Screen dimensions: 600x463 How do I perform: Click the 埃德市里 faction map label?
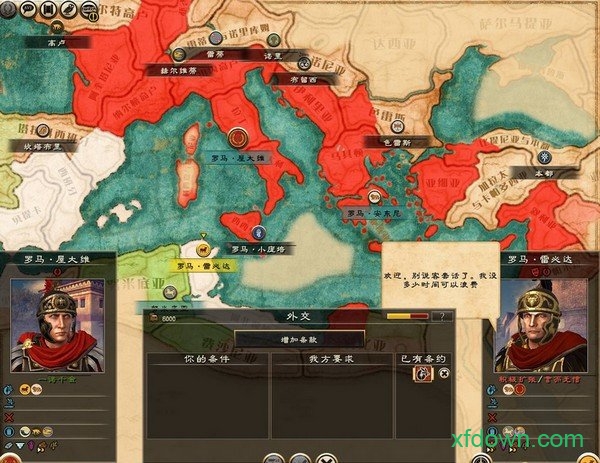point(42,145)
